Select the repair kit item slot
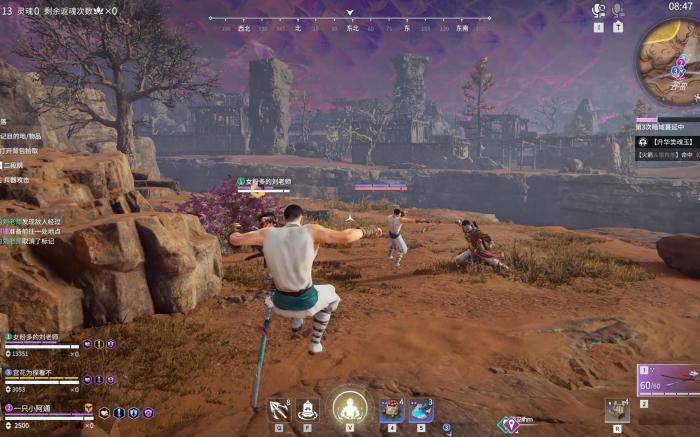Viewport: 700px width, 437px height. [617, 410]
